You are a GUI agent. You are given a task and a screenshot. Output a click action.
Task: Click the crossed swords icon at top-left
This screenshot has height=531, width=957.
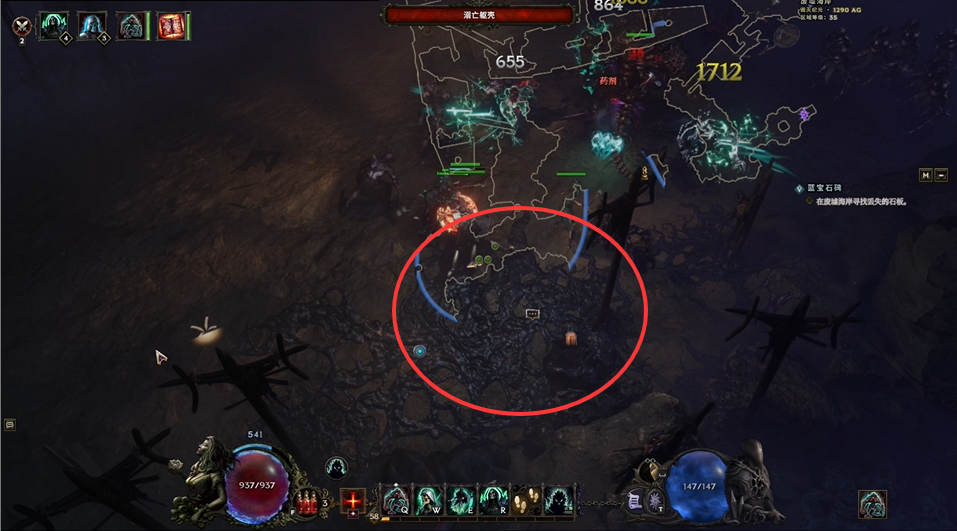[20, 26]
